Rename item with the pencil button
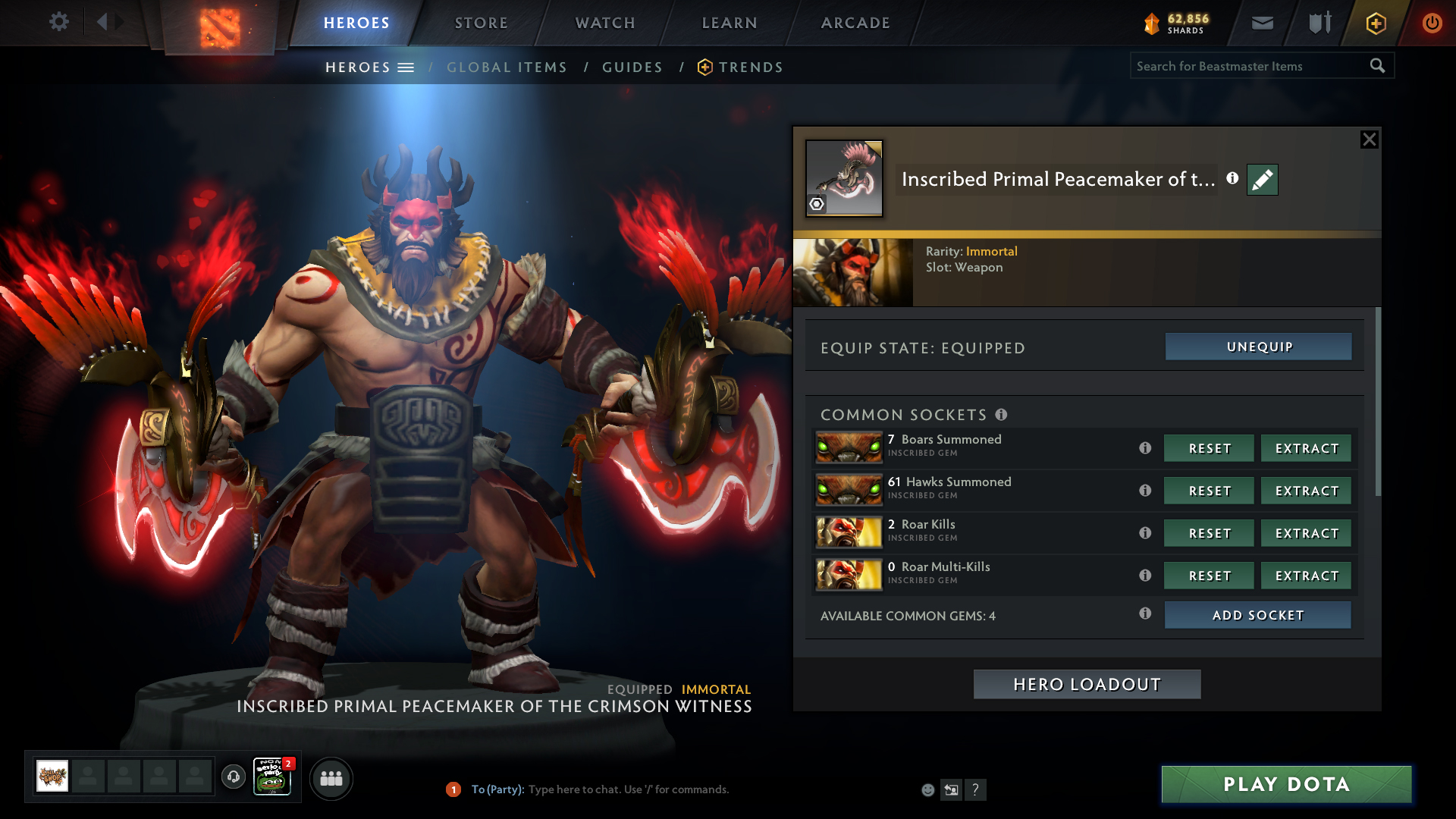This screenshot has height=819, width=1456. 1263,180
